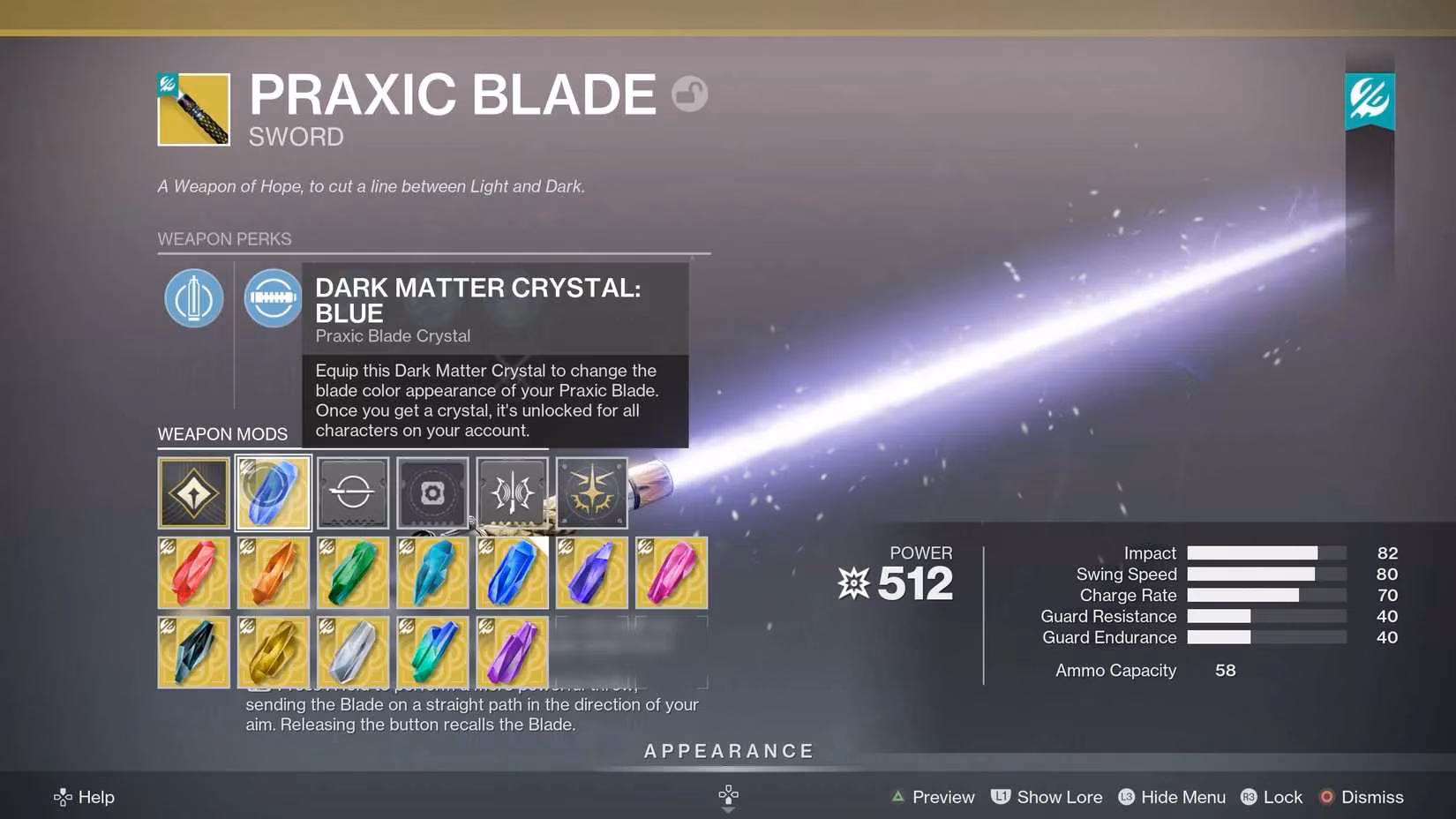This screenshot has height=819, width=1456.
Task: Open the crossed-swords mod slot
Action: (x=512, y=492)
